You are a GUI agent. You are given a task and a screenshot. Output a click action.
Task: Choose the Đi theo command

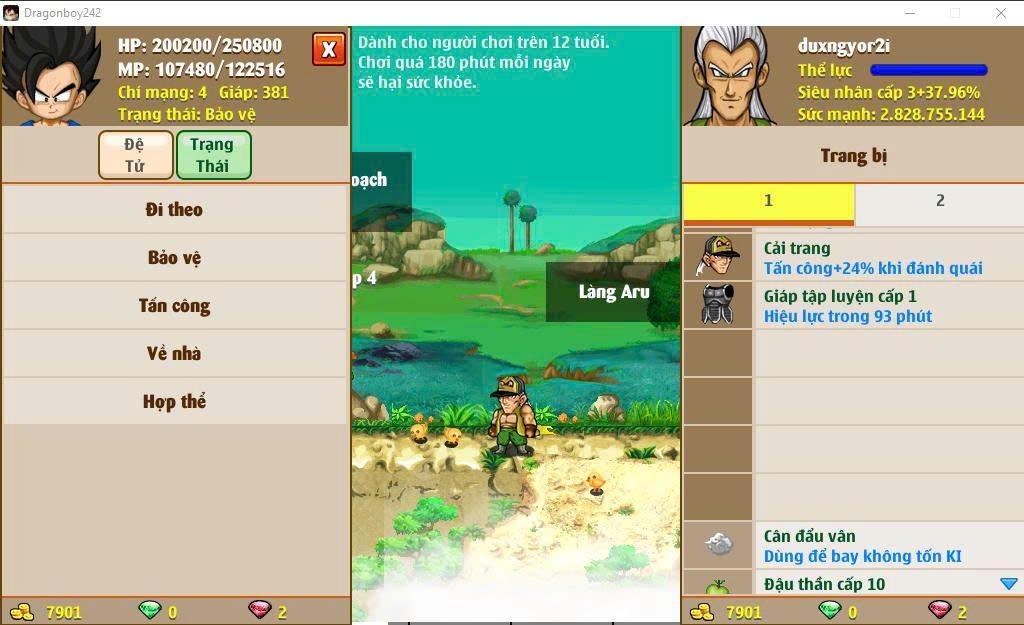(x=174, y=210)
